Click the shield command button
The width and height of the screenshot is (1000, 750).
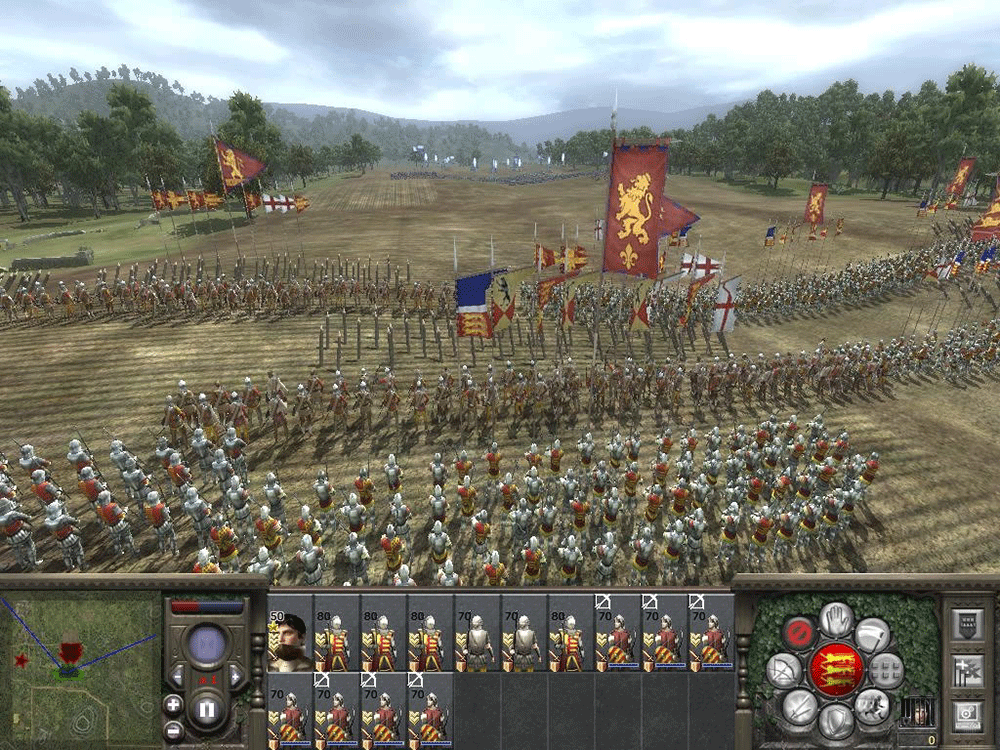(x=838, y=720)
